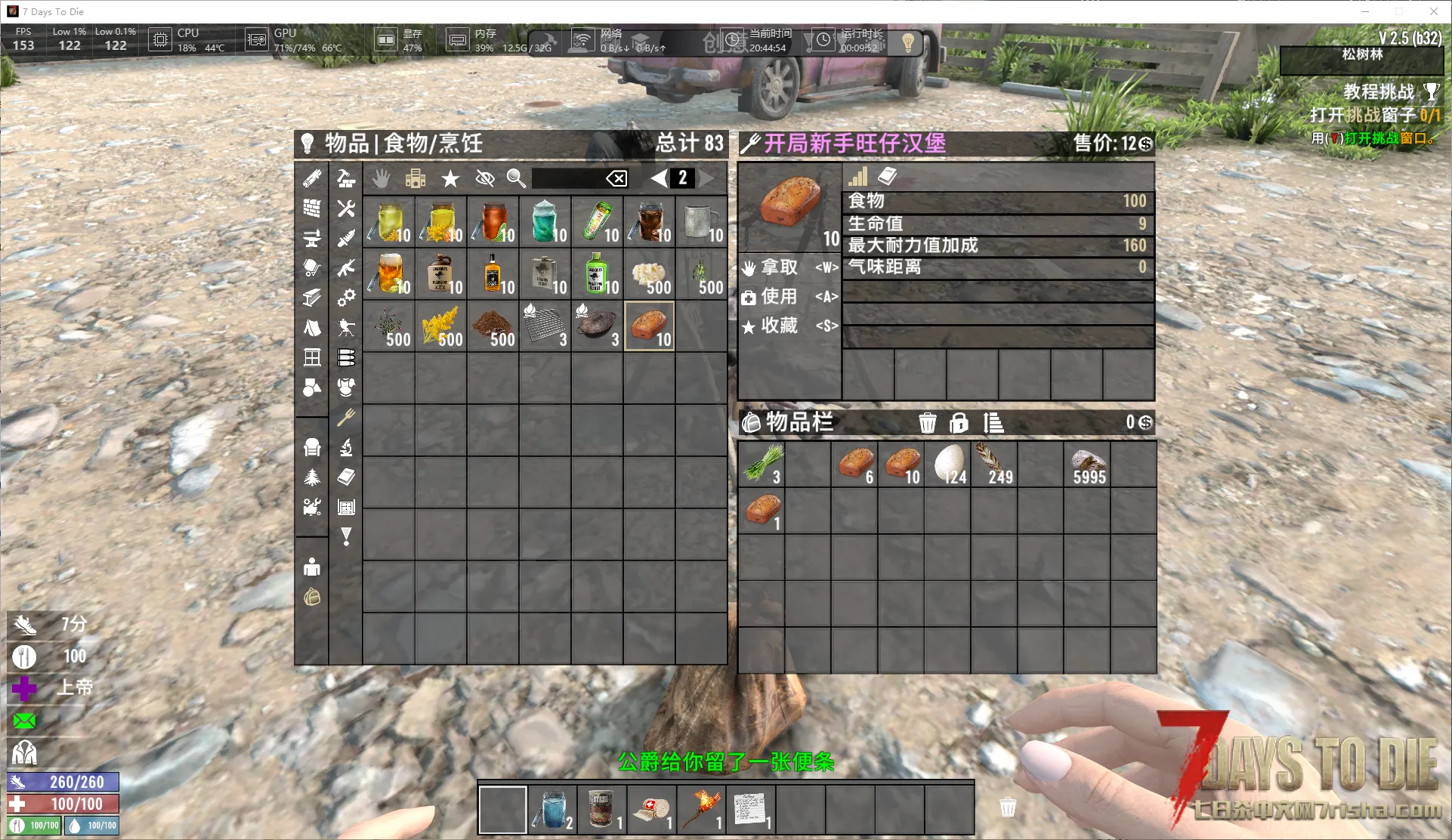Screen dimensions: 1452x840
Task: Select the feather stack of 249
Action: point(994,464)
